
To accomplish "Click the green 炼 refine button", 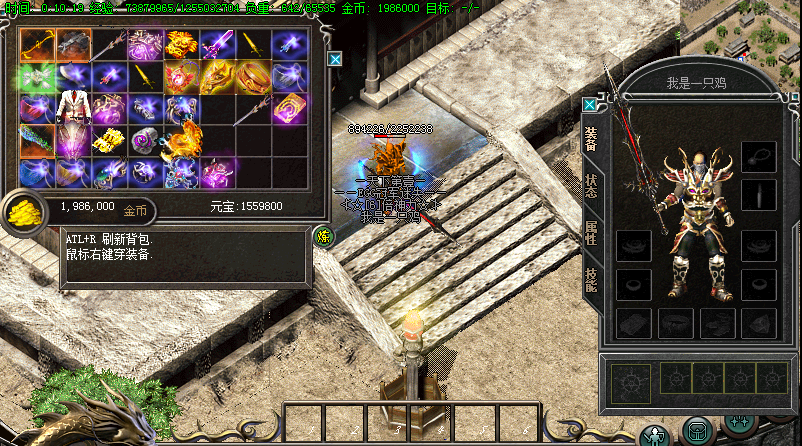I will (323, 236).
